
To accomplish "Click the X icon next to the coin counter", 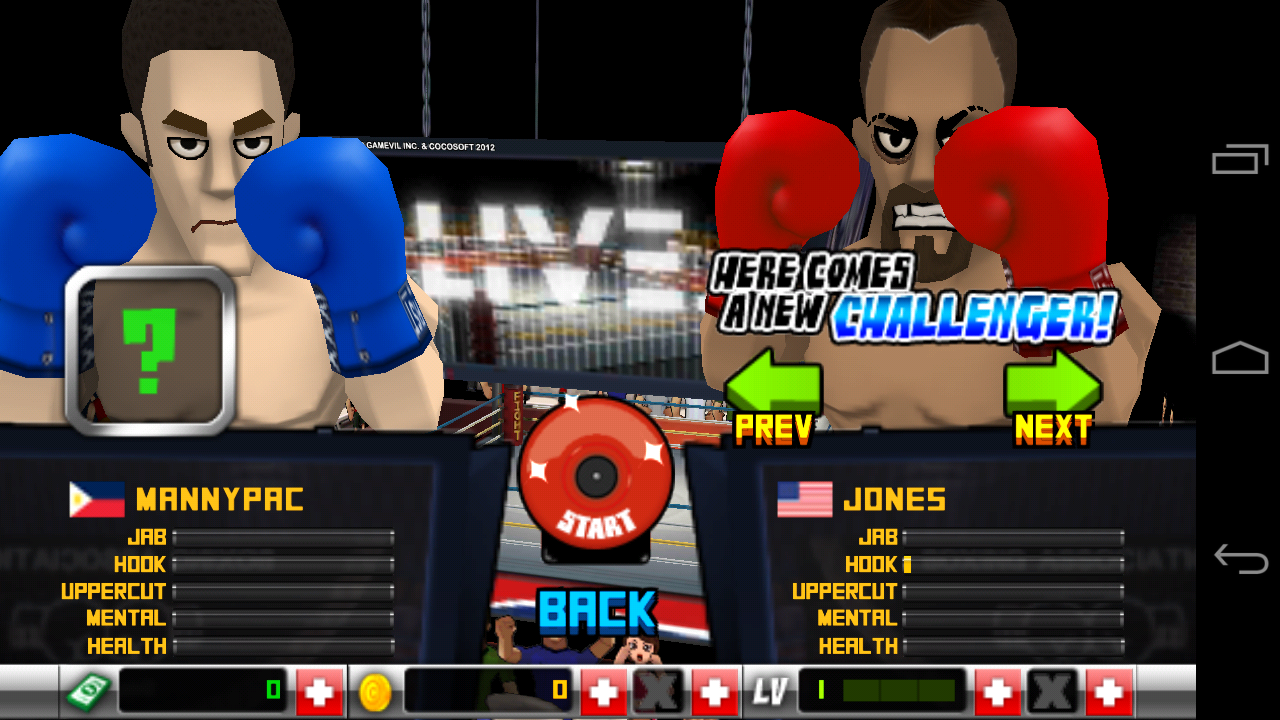I will pos(660,689).
